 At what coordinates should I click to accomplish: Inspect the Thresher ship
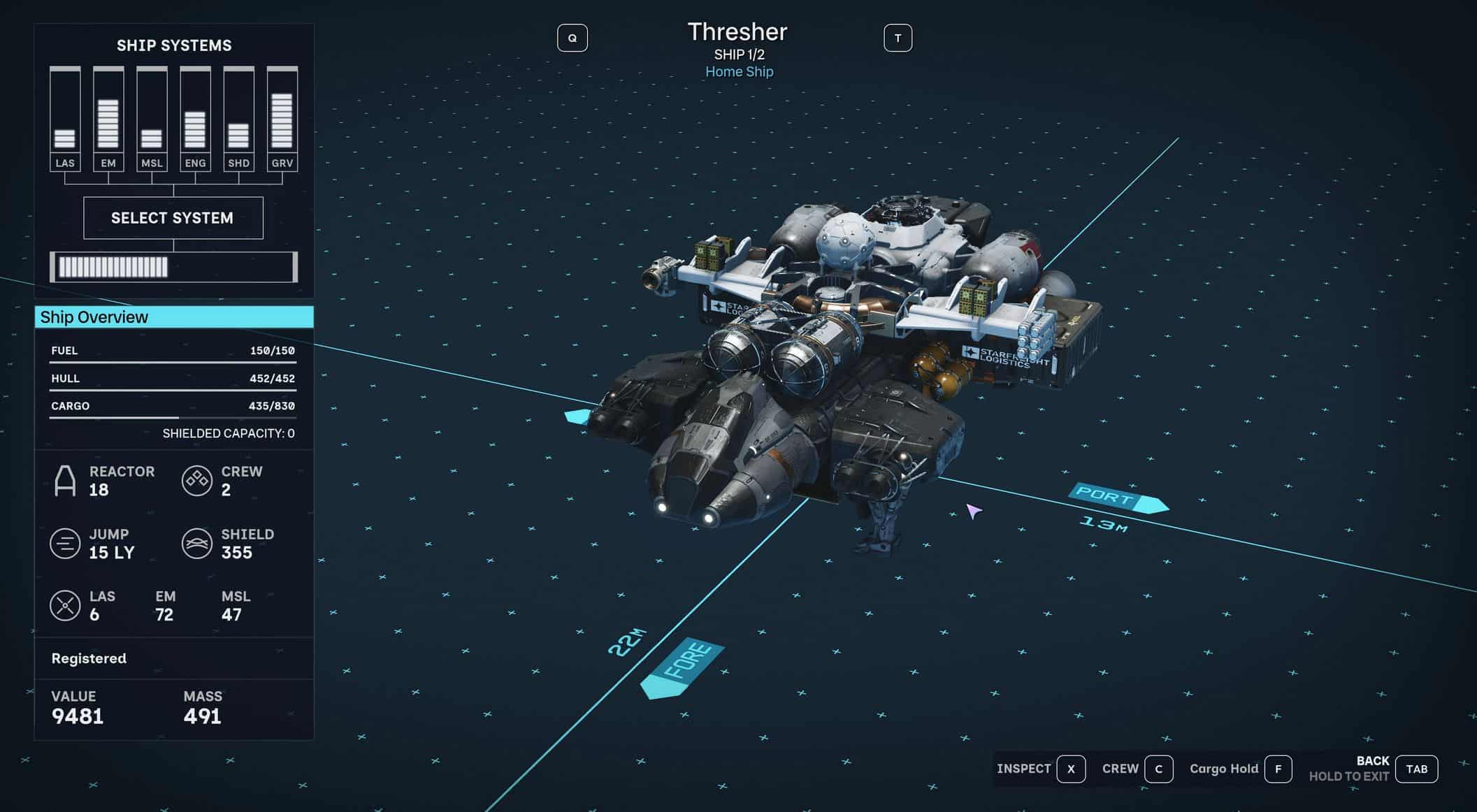[1070, 769]
